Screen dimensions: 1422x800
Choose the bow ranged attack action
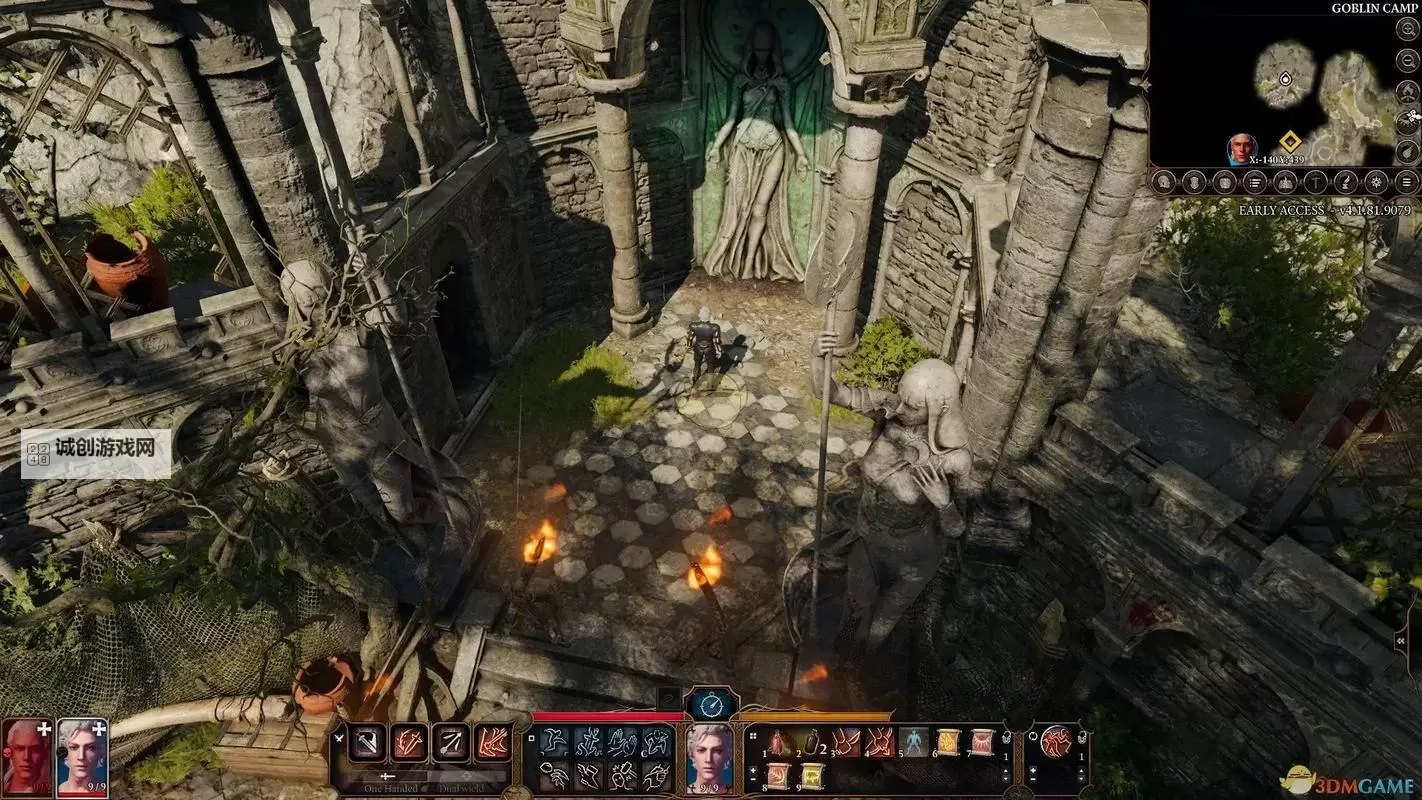click(450, 743)
